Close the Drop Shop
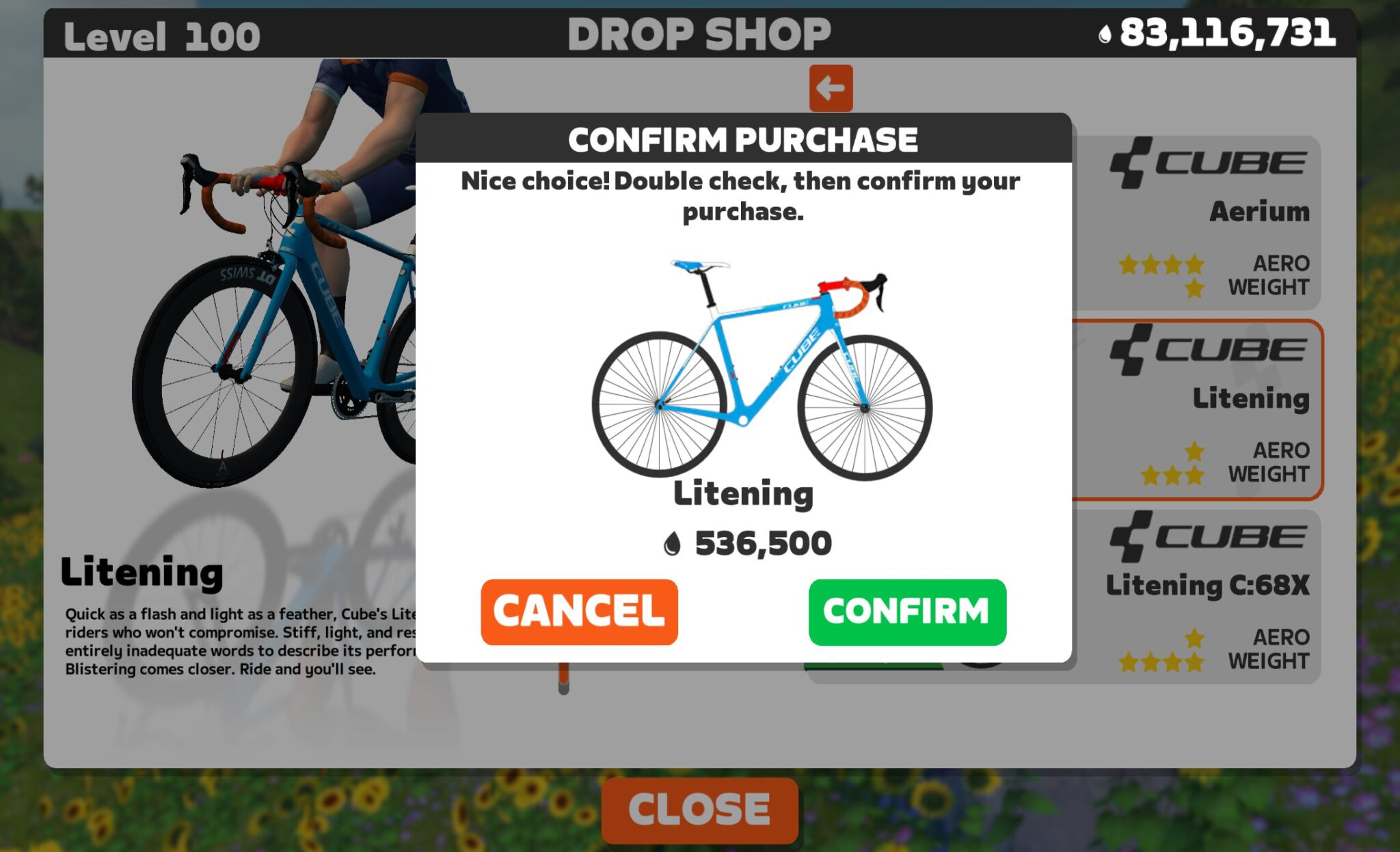The image size is (1400, 852). click(699, 810)
